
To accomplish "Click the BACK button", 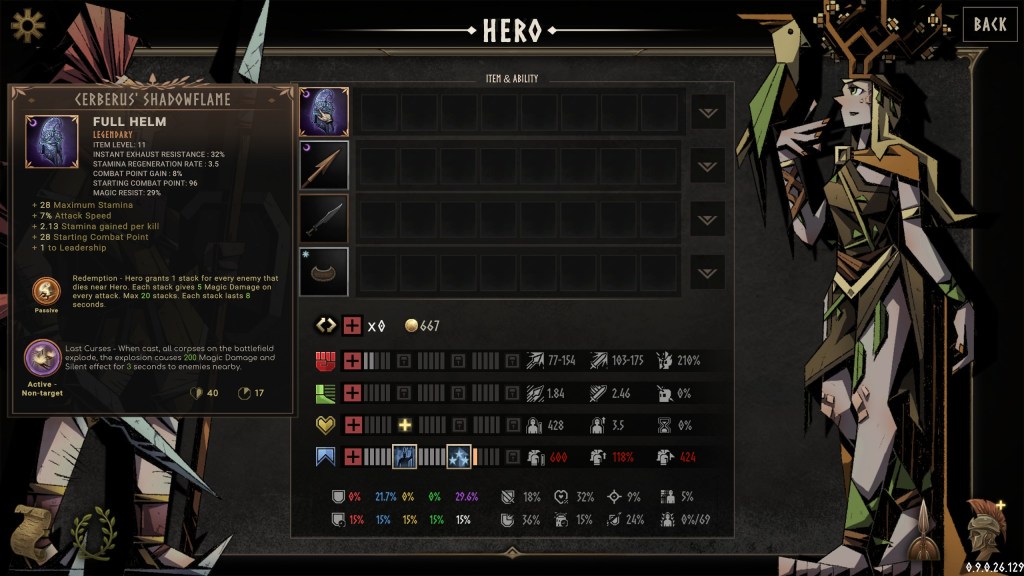I will [989, 25].
